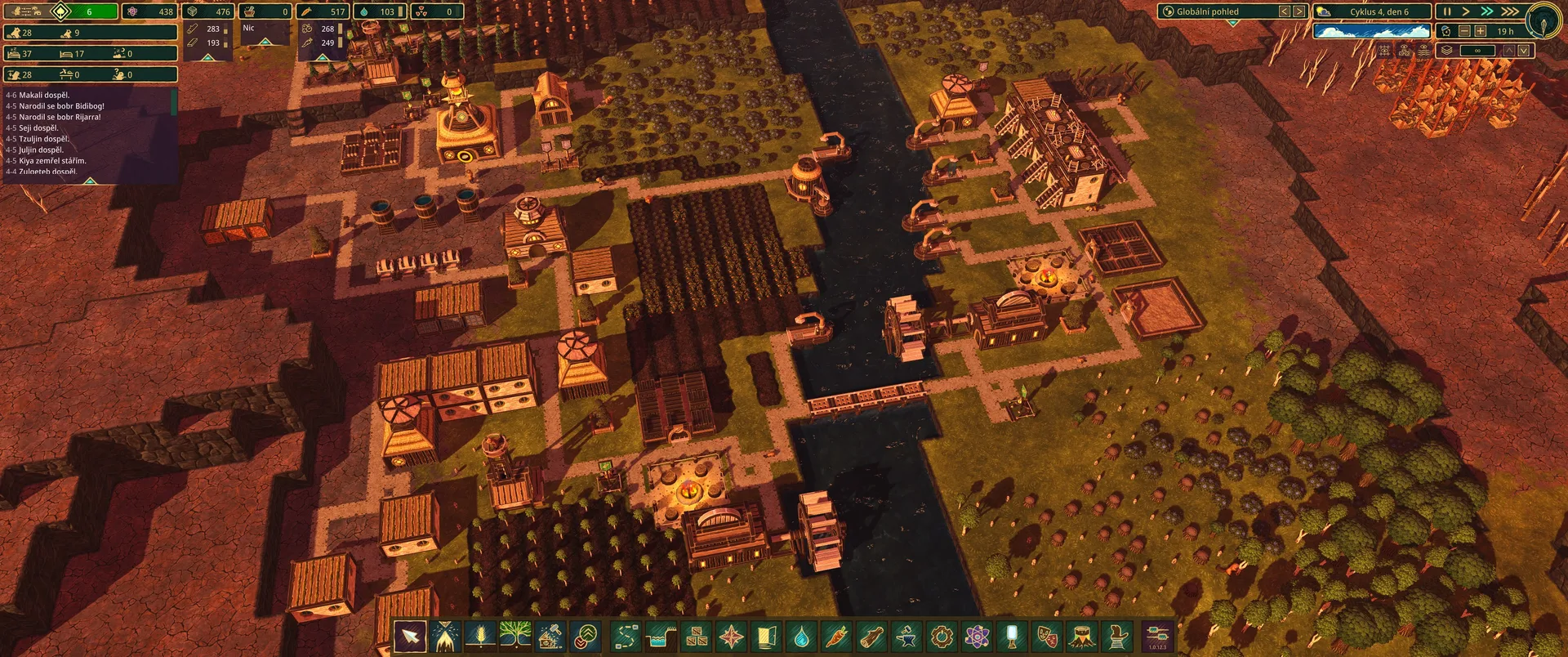This screenshot has height=657, width=1568.
Task: Open the carrot food building category
Action: click(837, 636)
